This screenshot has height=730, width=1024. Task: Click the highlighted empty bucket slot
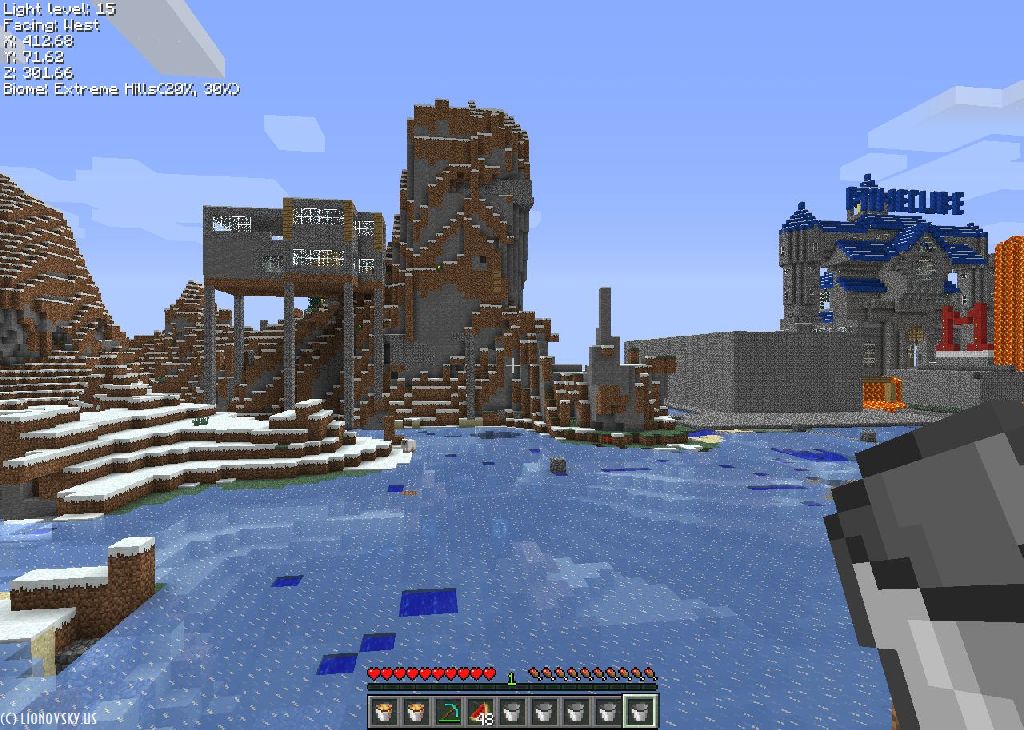640,711
